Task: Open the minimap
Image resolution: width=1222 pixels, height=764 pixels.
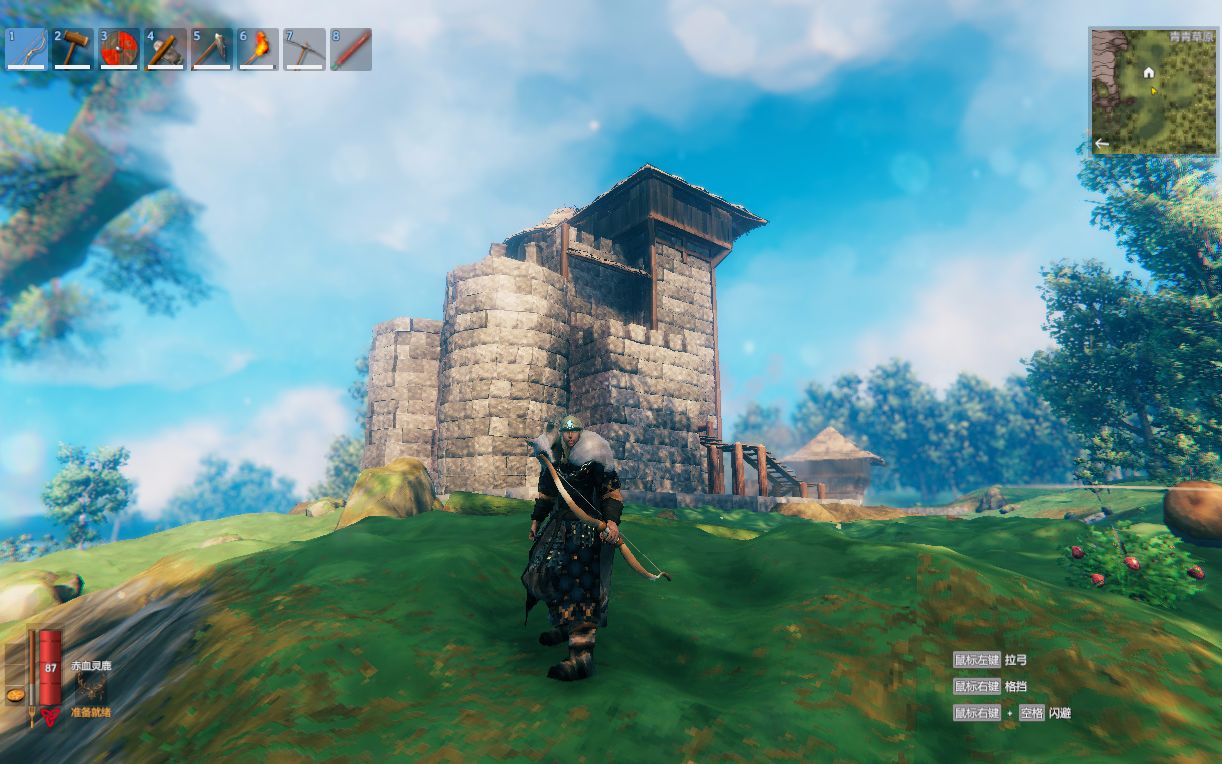Action: [x=1154, y=92]
